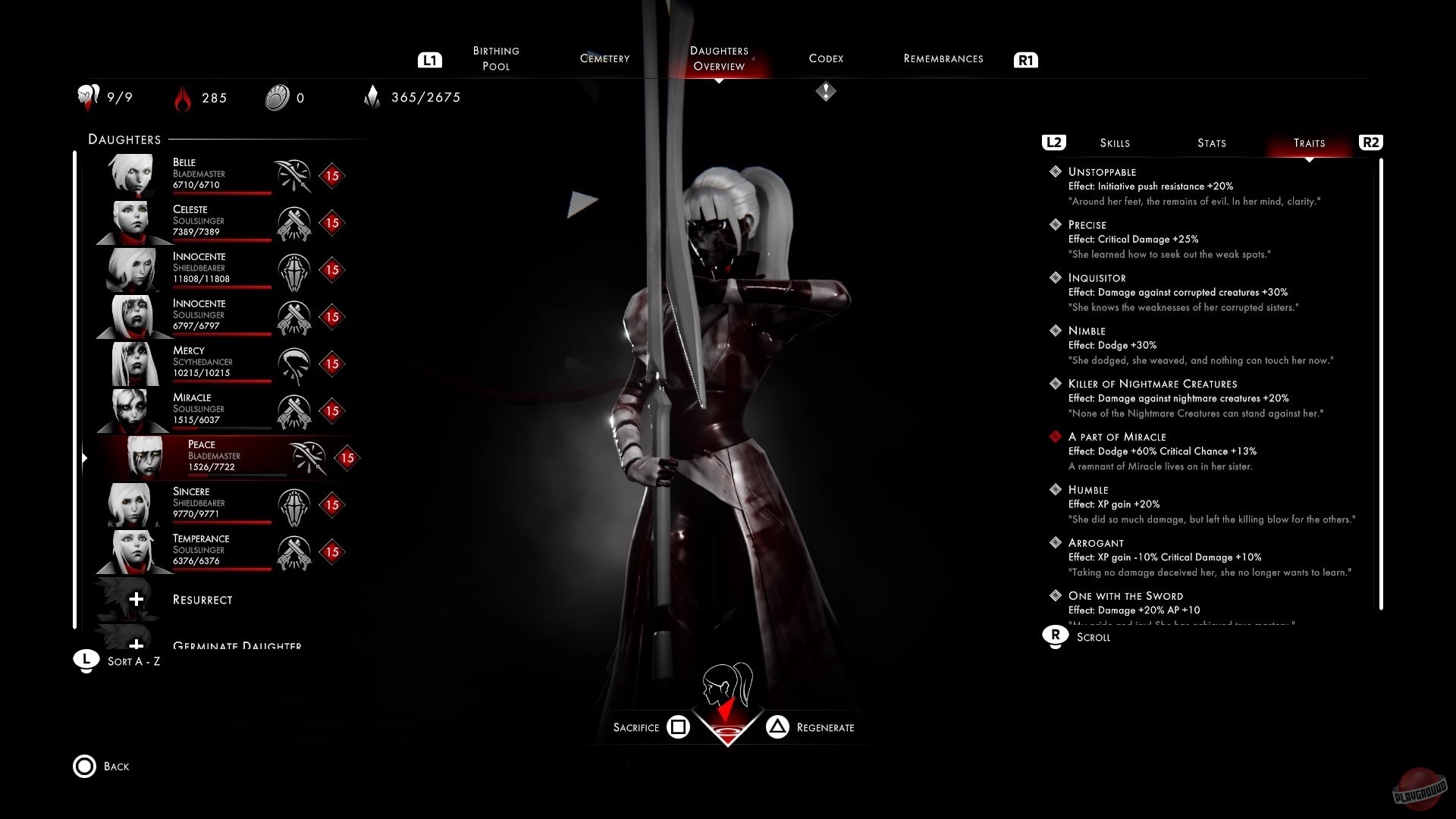1456x819 pixels.
Task: Select the Shieldbearer icon beside Innocente
Action: tap(295, 269)
